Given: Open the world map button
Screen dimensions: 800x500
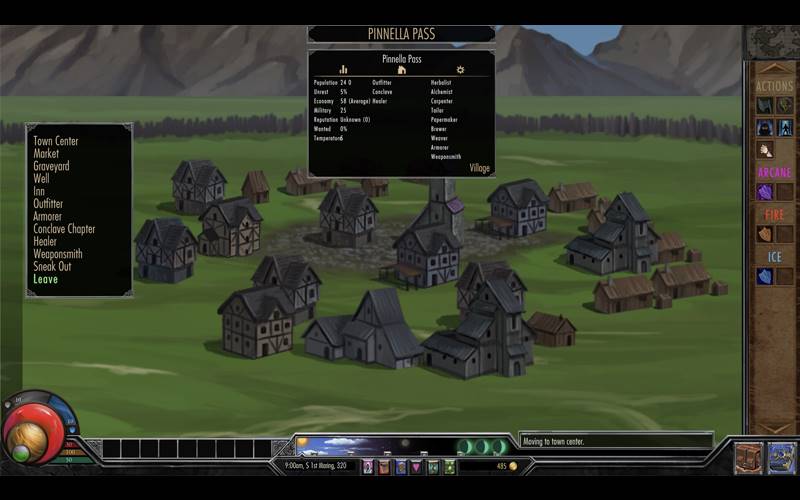Looking at the screenshot, I should coord(781,457).
